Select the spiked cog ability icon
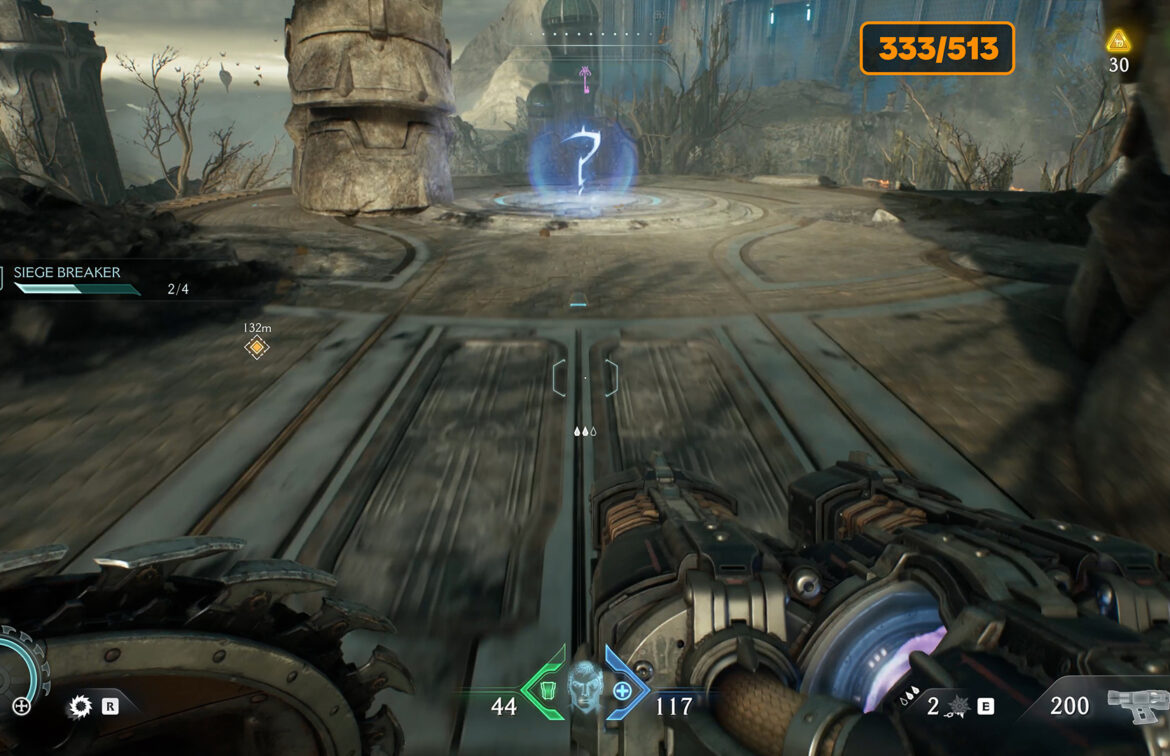This screenshot has width=1170, height=756. 79,707
